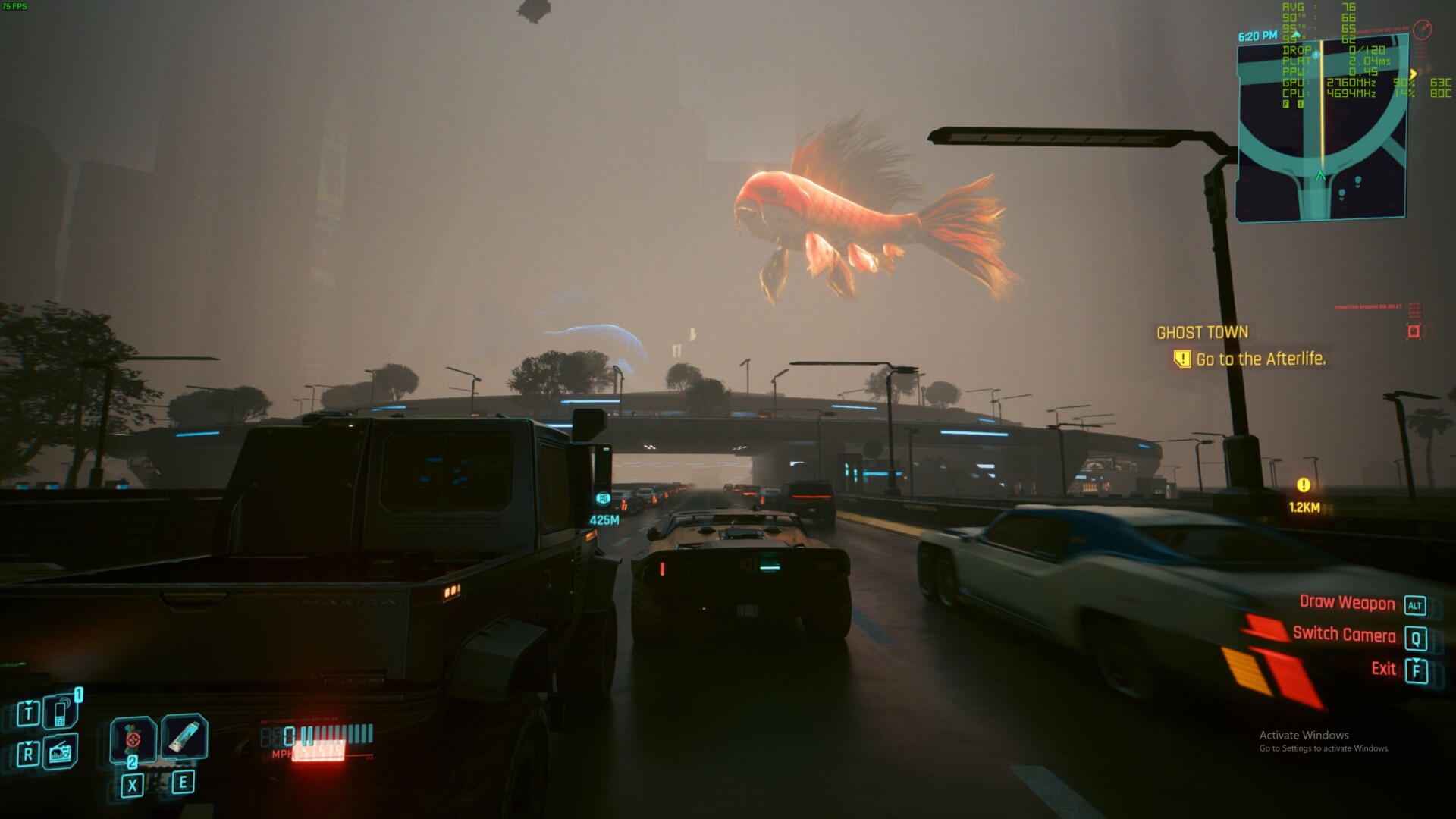Choose the Switch Camera action

tap(1344, 635)
